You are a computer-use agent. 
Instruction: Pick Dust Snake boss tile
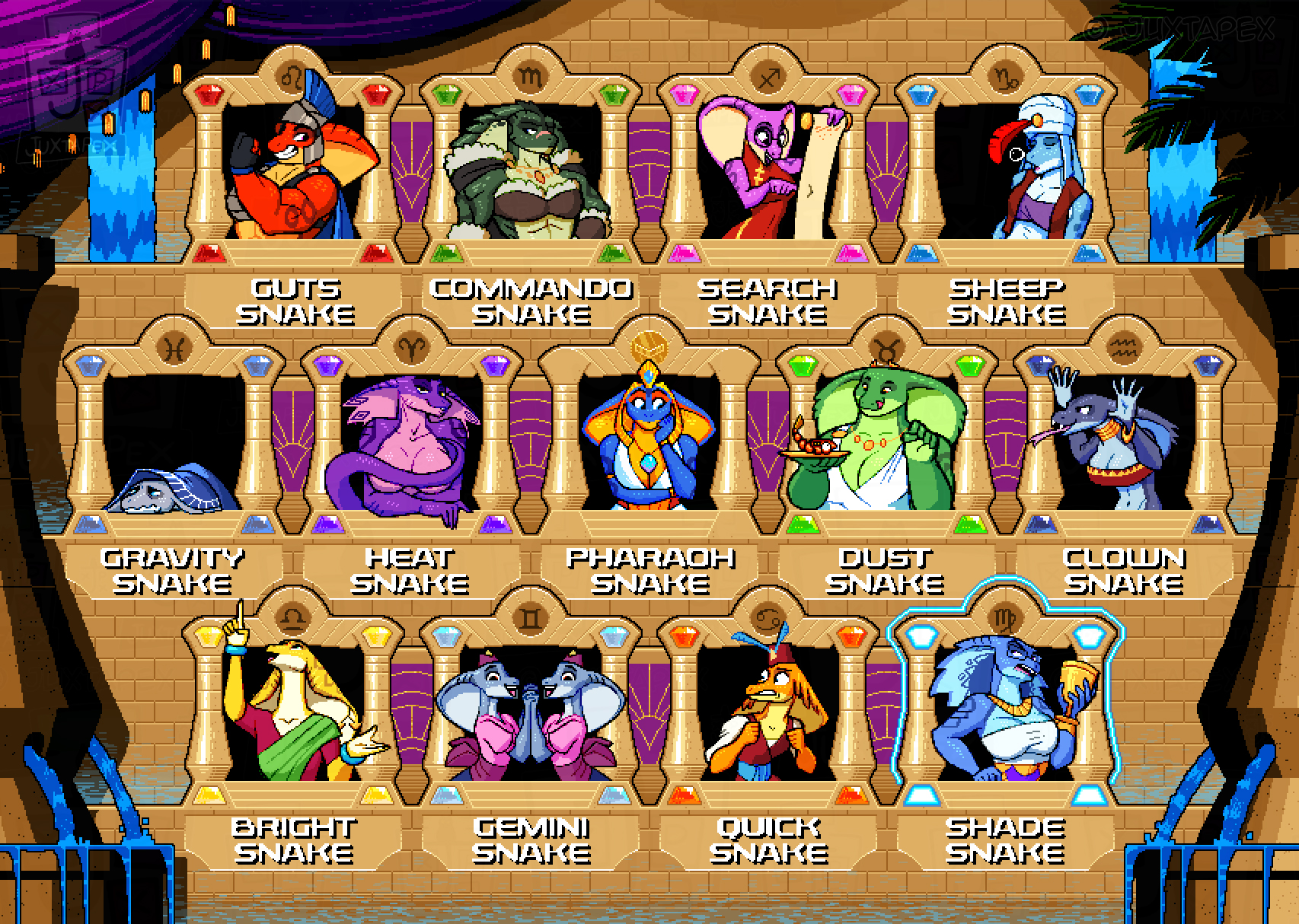pos(887,441)
